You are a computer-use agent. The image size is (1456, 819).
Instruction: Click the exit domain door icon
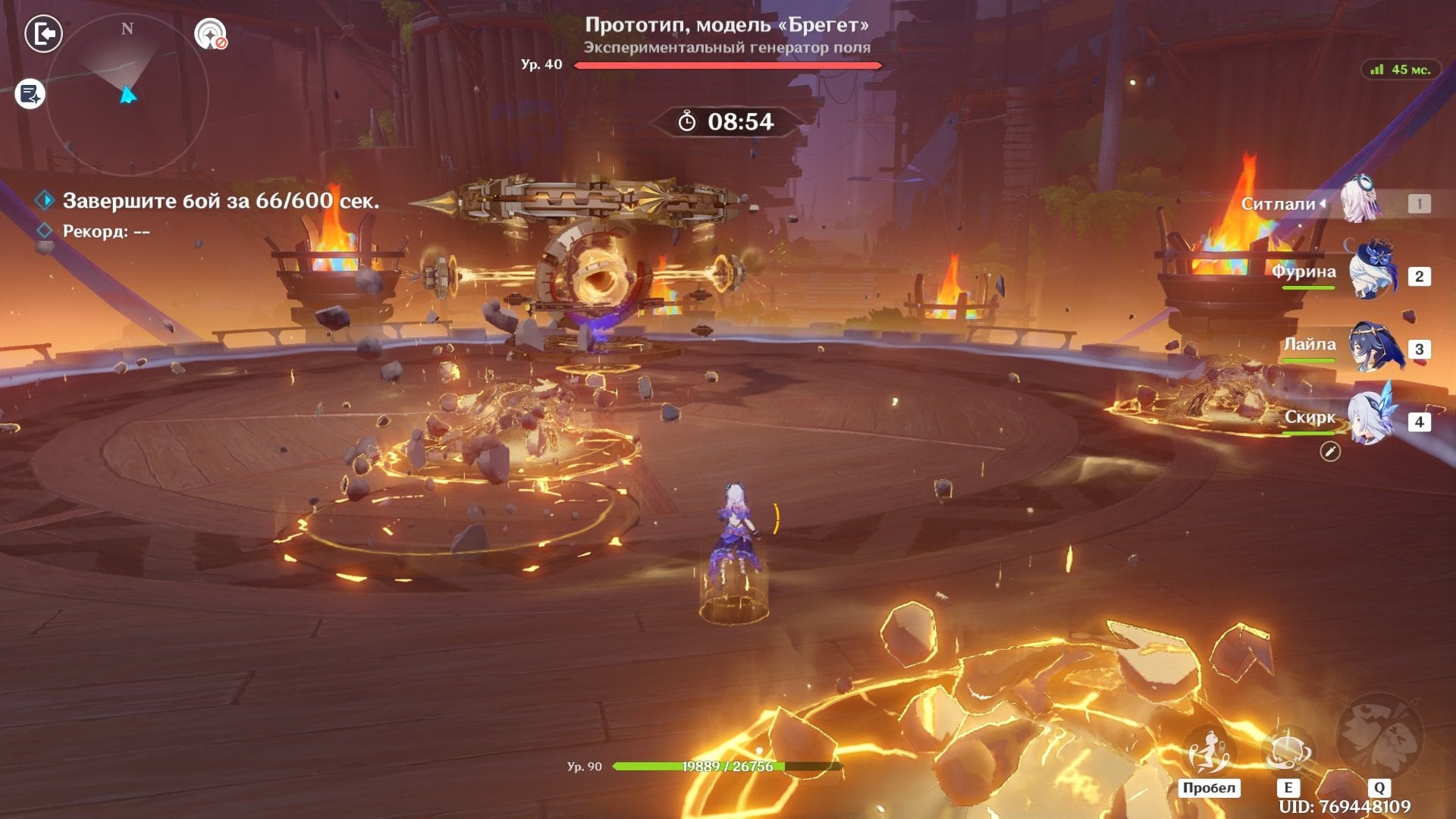pos(43,34)
